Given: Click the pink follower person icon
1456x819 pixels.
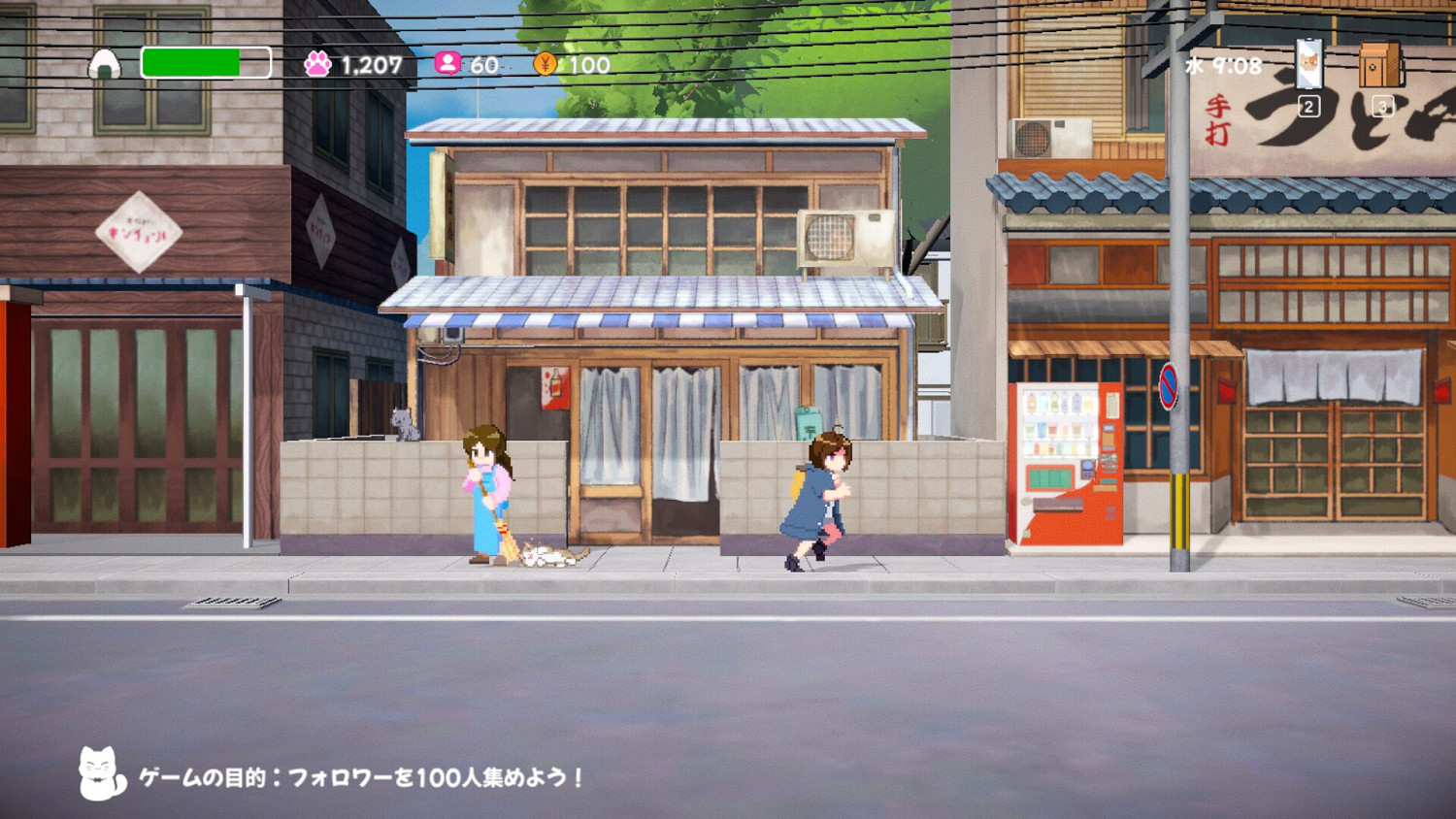Looking at the screenshot, I should [x=447, y=63].
